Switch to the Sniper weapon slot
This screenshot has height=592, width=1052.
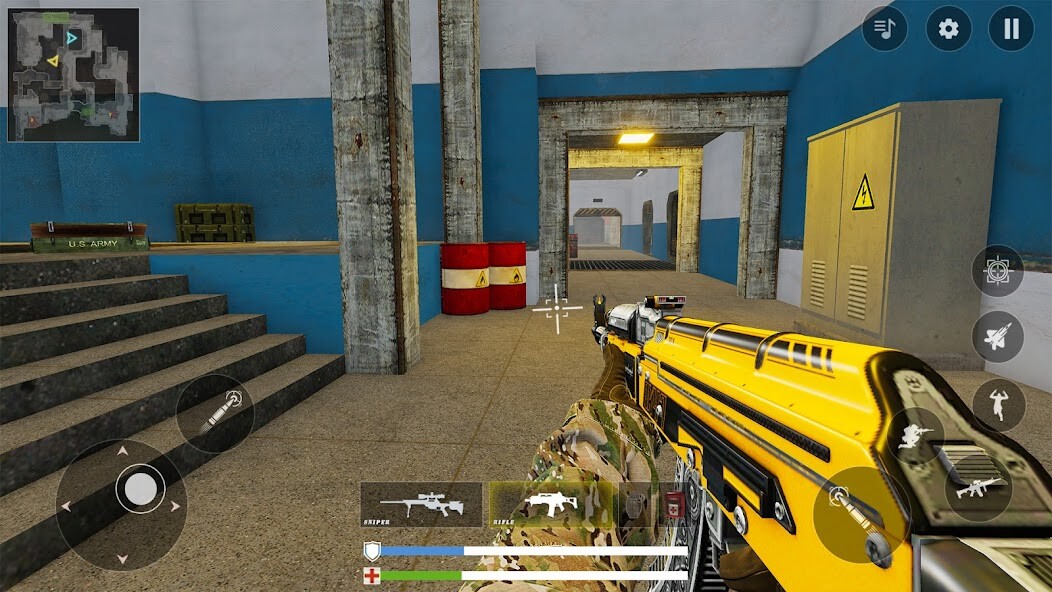[421, 505]
